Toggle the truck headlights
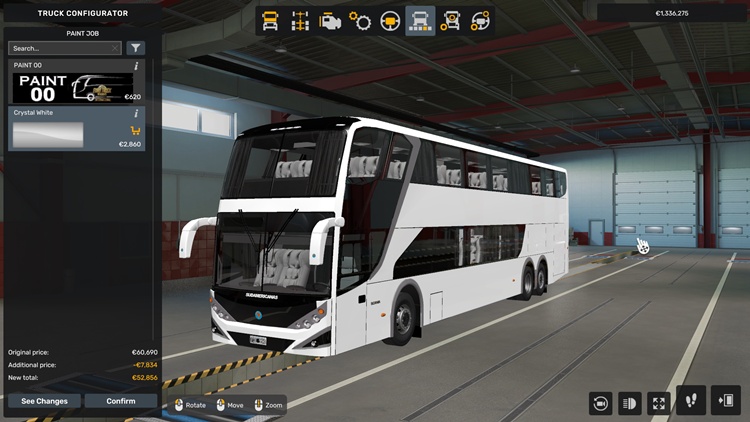 [630, 403]
